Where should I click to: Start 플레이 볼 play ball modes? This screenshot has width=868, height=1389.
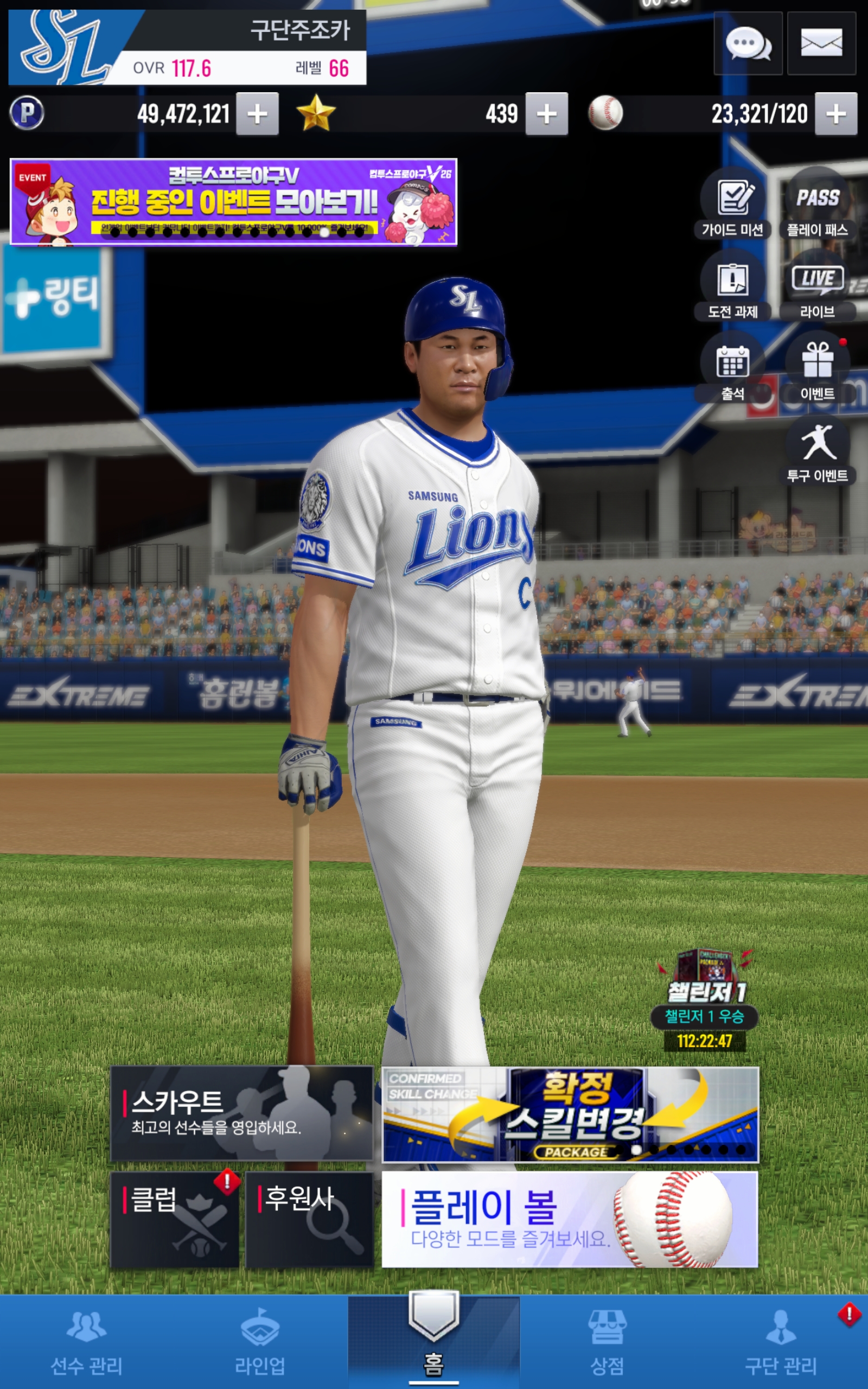(570, 1219)
